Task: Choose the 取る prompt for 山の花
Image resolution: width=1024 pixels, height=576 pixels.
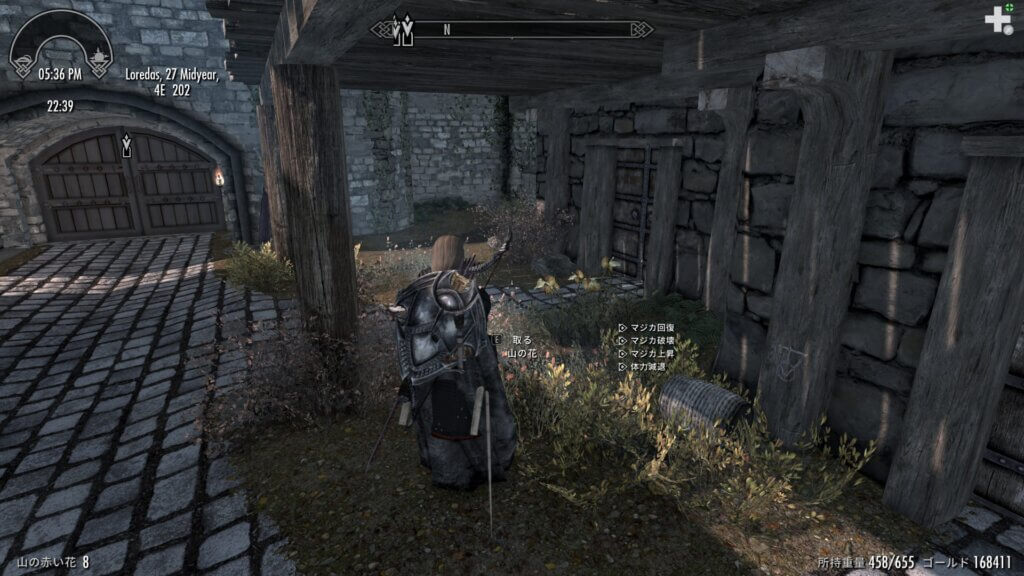Action: (x=520, y=340)
